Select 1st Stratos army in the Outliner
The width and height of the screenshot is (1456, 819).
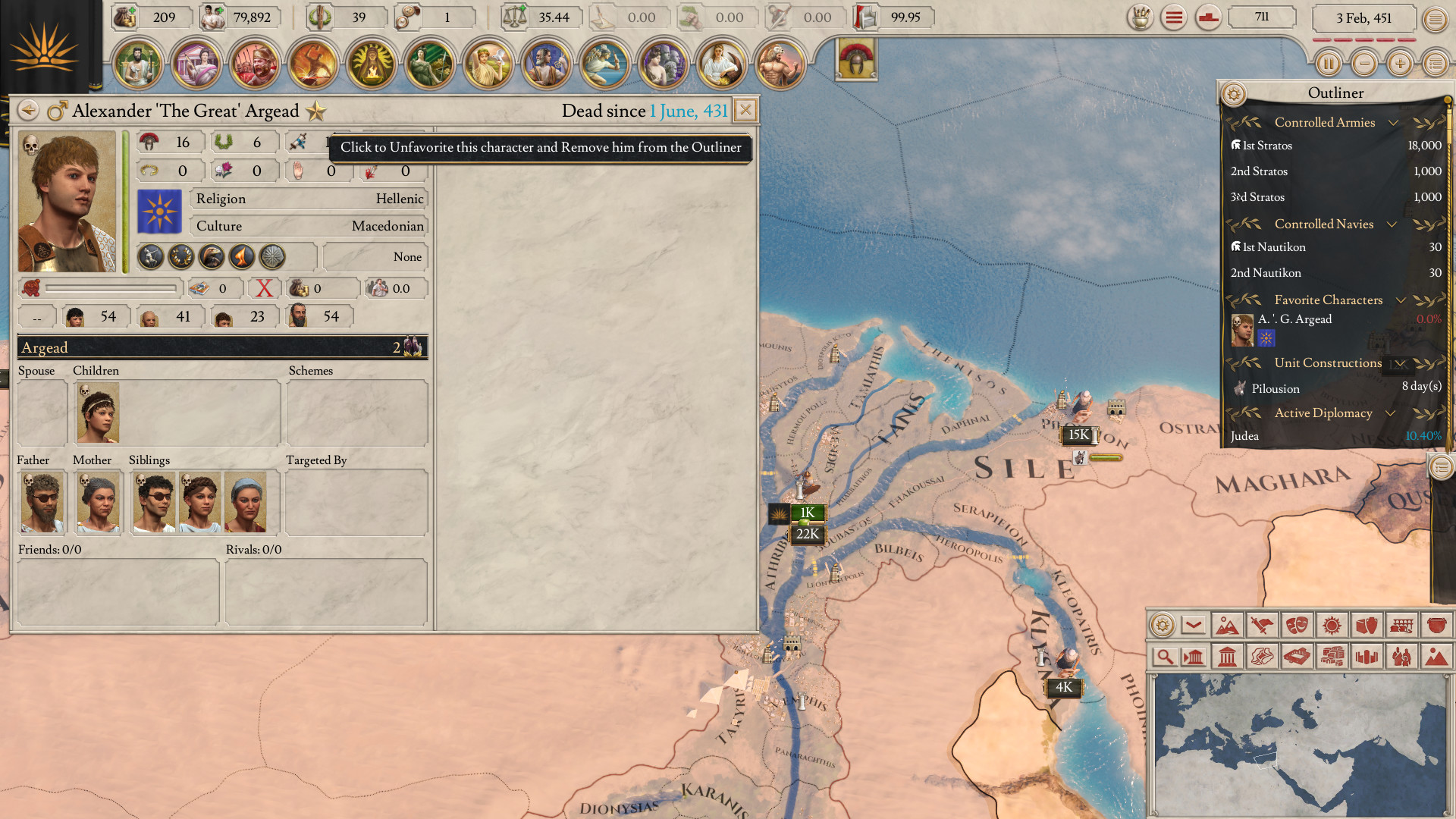(1335, 146)
